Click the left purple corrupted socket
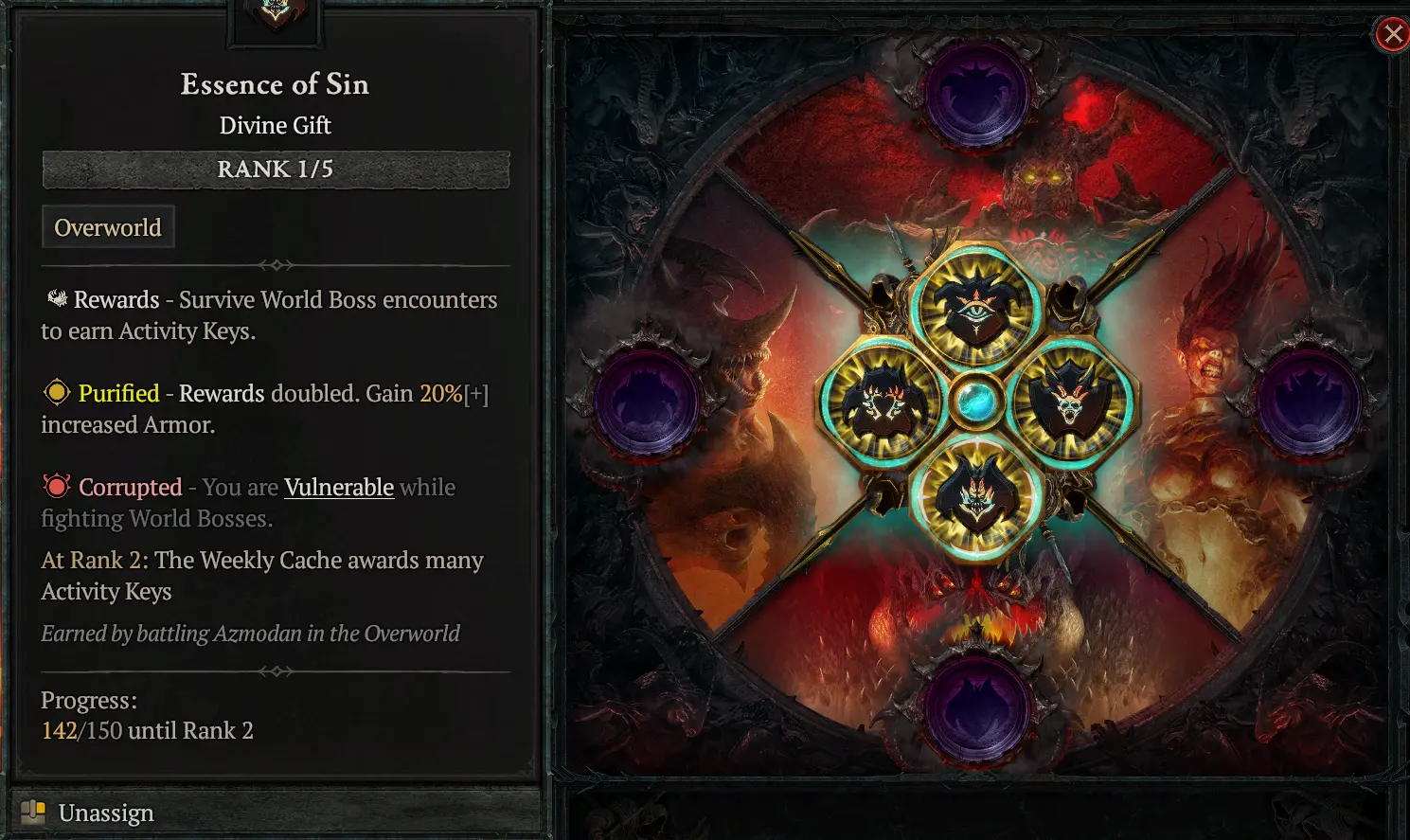This screenshot has height=840, width=1410. pos(649,402)
